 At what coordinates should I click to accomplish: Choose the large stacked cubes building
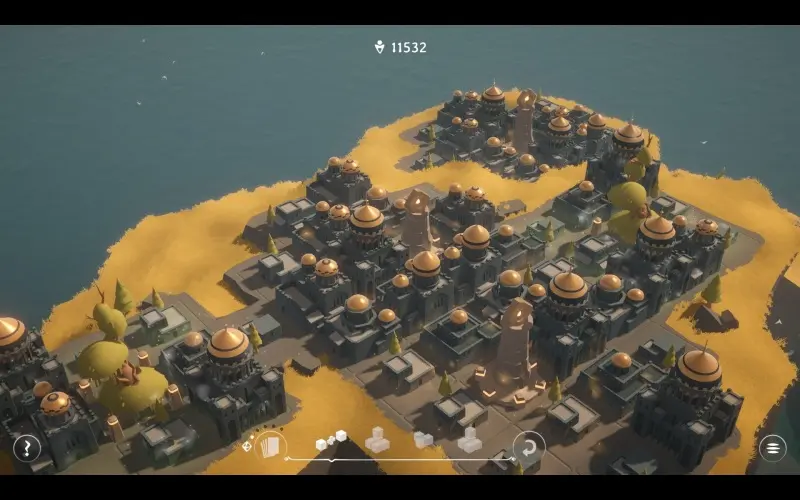click(377, 439)
